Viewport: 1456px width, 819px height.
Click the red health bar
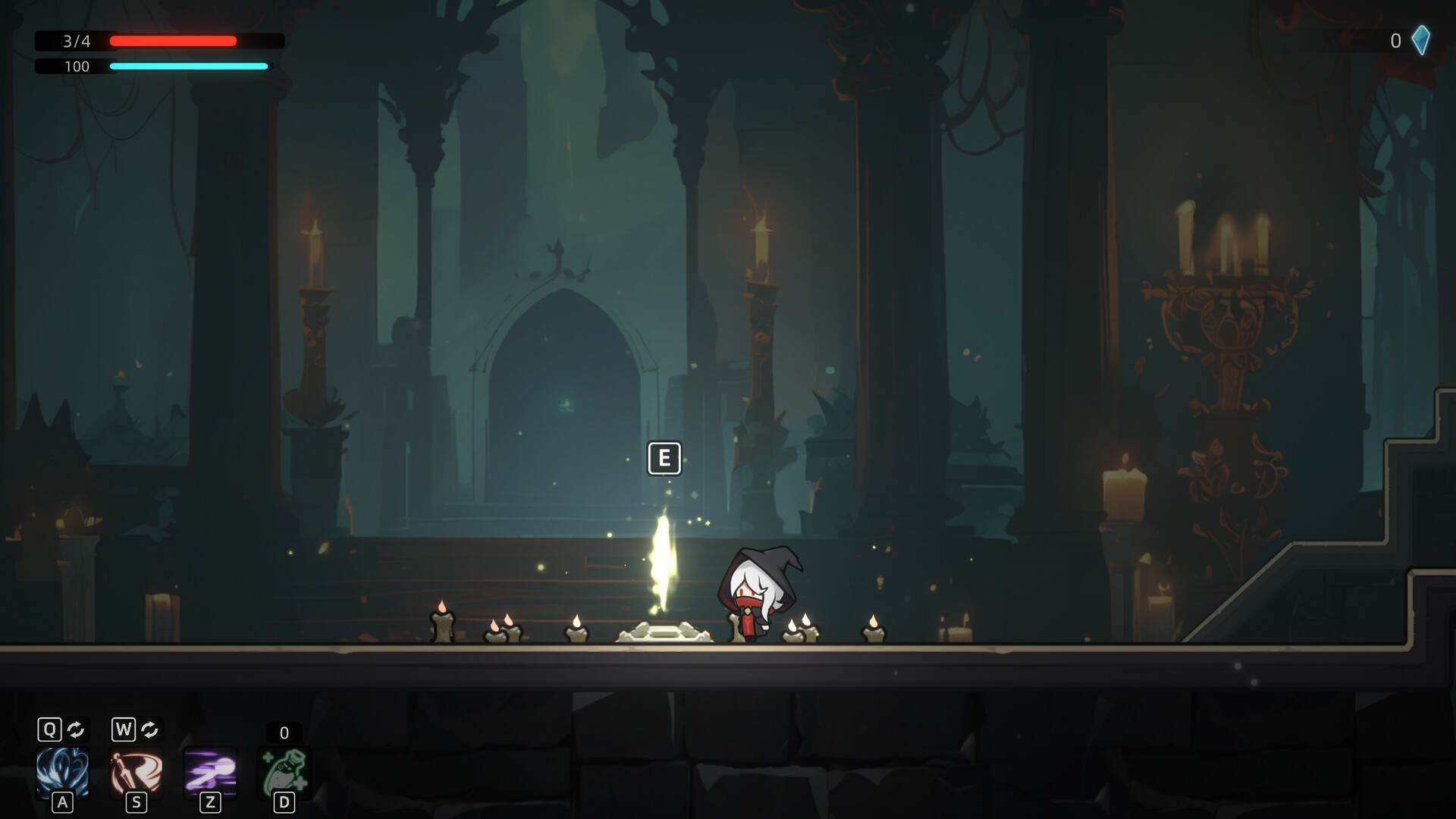point(174,41)
